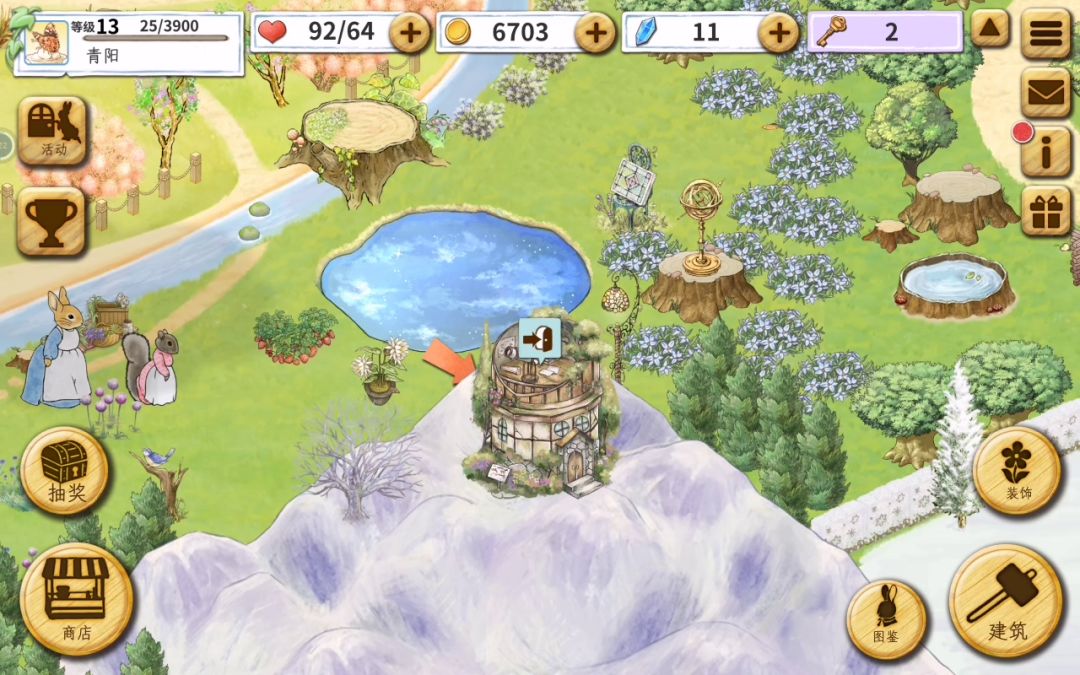Show the info notices button
The image size is (1080, 675).
point(1046,153)
